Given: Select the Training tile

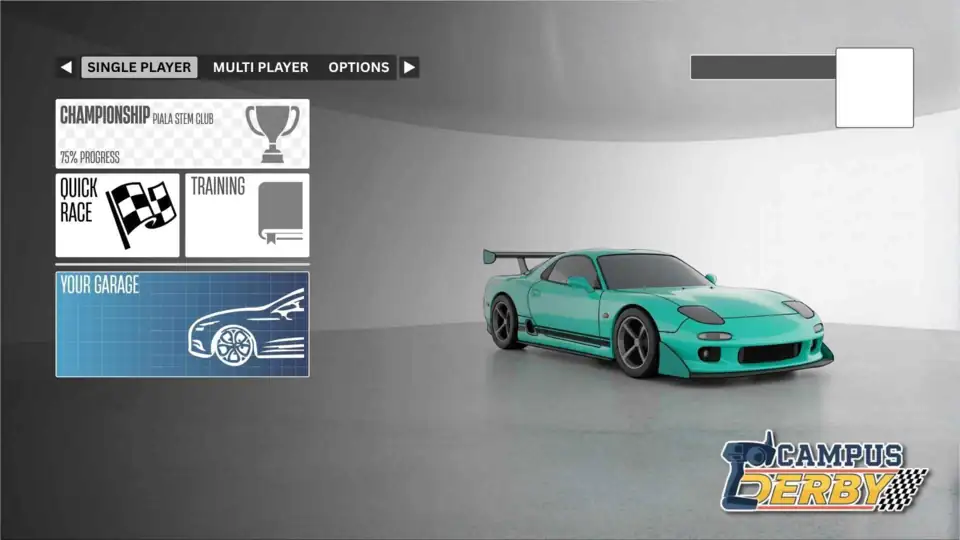Looking at the screenshot, I should point(247,215).
